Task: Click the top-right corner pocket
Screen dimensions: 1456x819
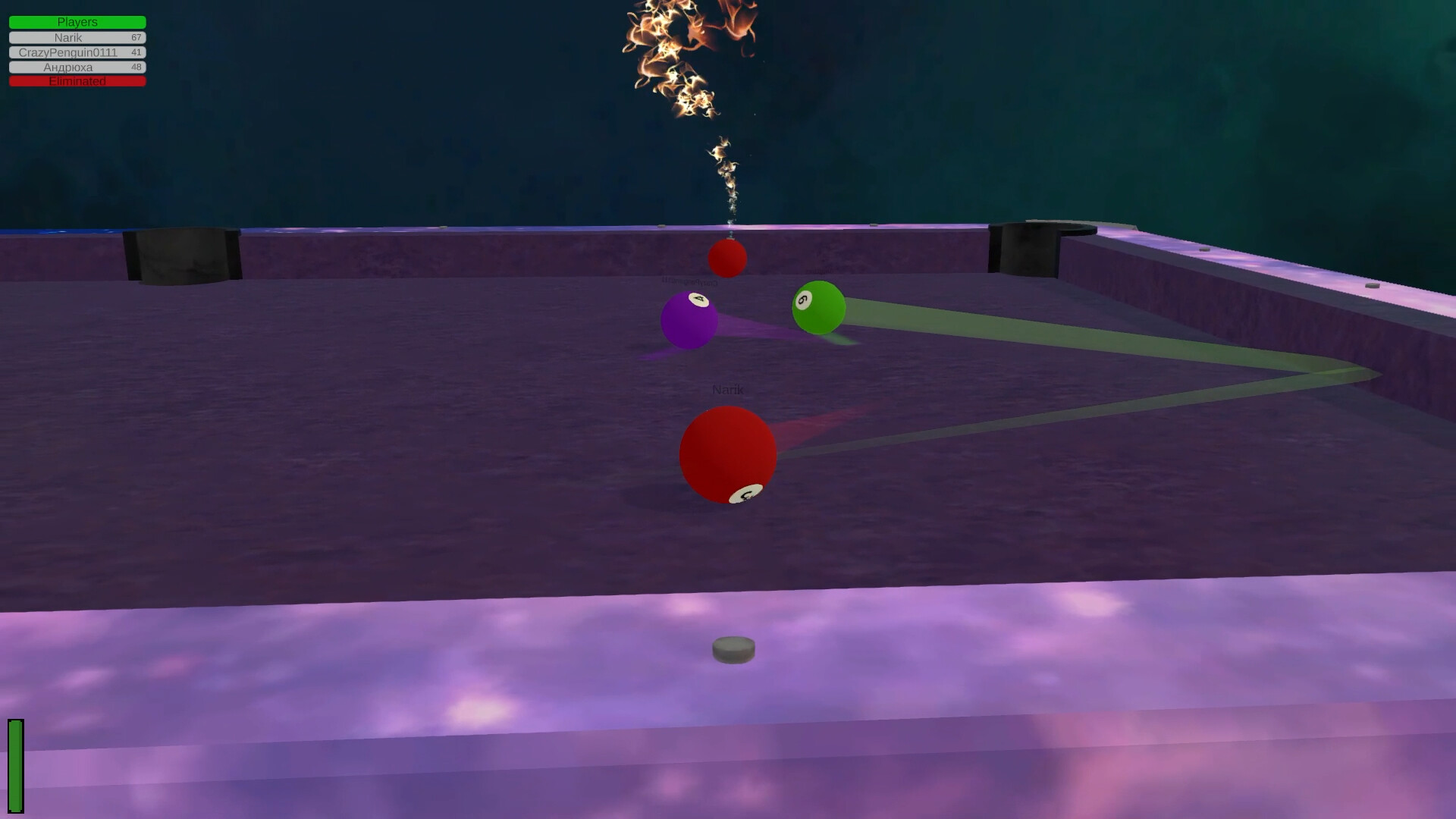Action: (1043, 243)
